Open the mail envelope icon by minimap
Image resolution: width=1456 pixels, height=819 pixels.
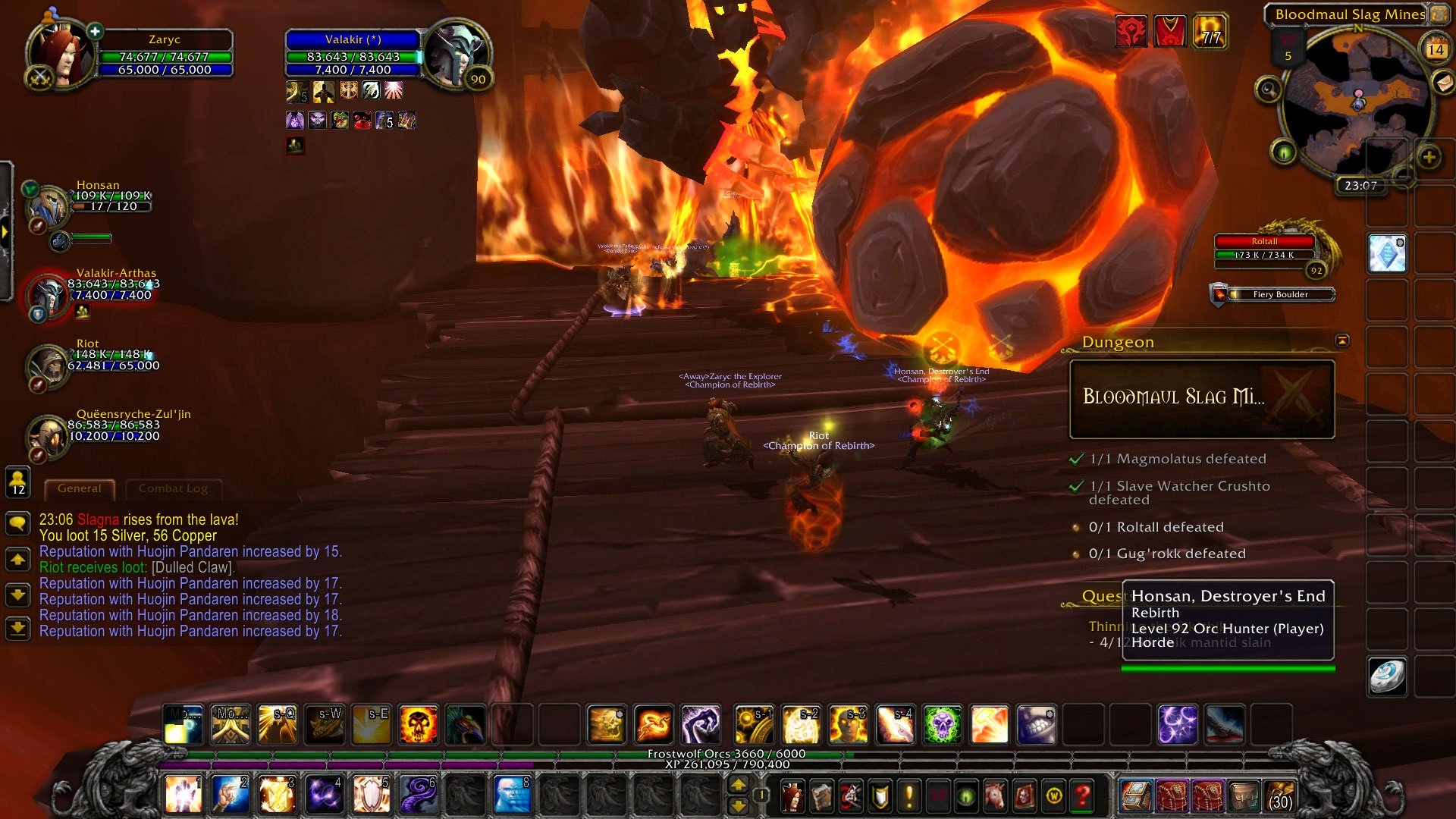pyautogui.click(x=1442, y=82)
